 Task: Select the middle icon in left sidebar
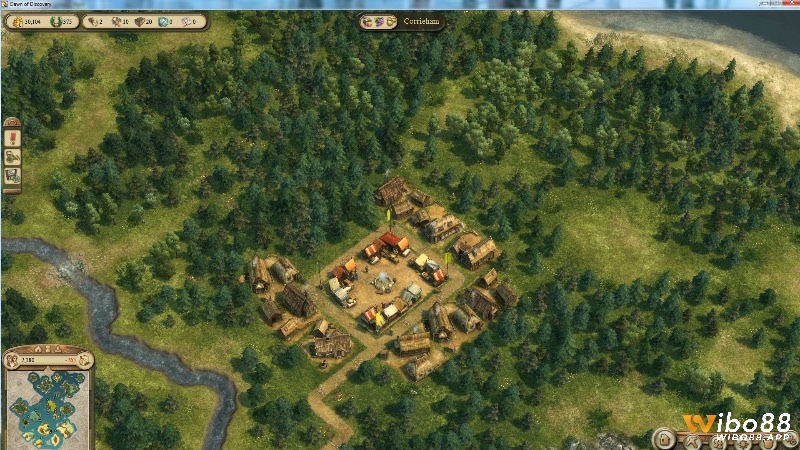pos(12,157)
